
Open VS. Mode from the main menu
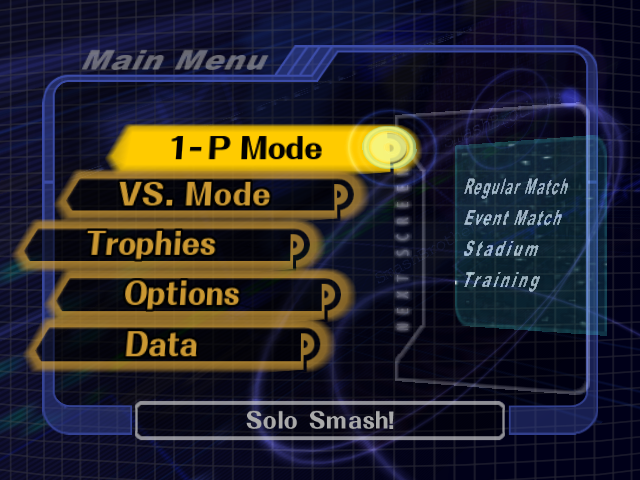click(x=195, y=194)
